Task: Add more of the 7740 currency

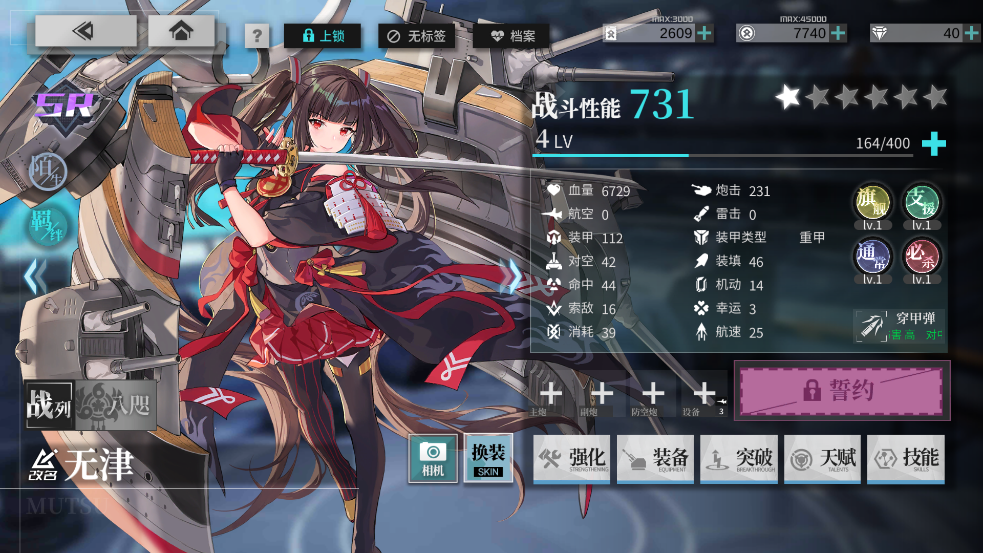Action: pyautogui.click(x=838, y=33)
